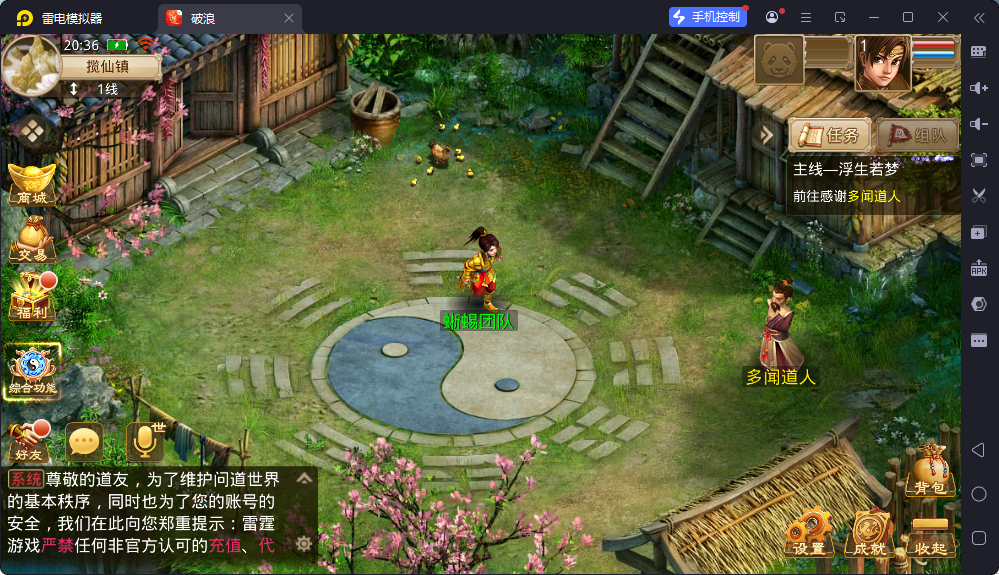The height and width of the screenshot is (575, 999).
Task: Open the 综合功能 general functions menu
Action: (x=32, y=371)
